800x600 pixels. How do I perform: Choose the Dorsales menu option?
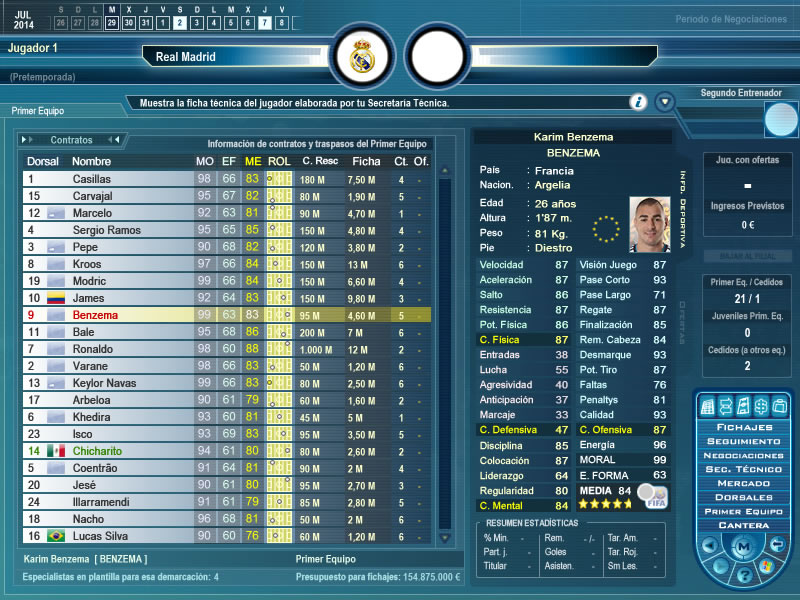[x=743, y=497]
